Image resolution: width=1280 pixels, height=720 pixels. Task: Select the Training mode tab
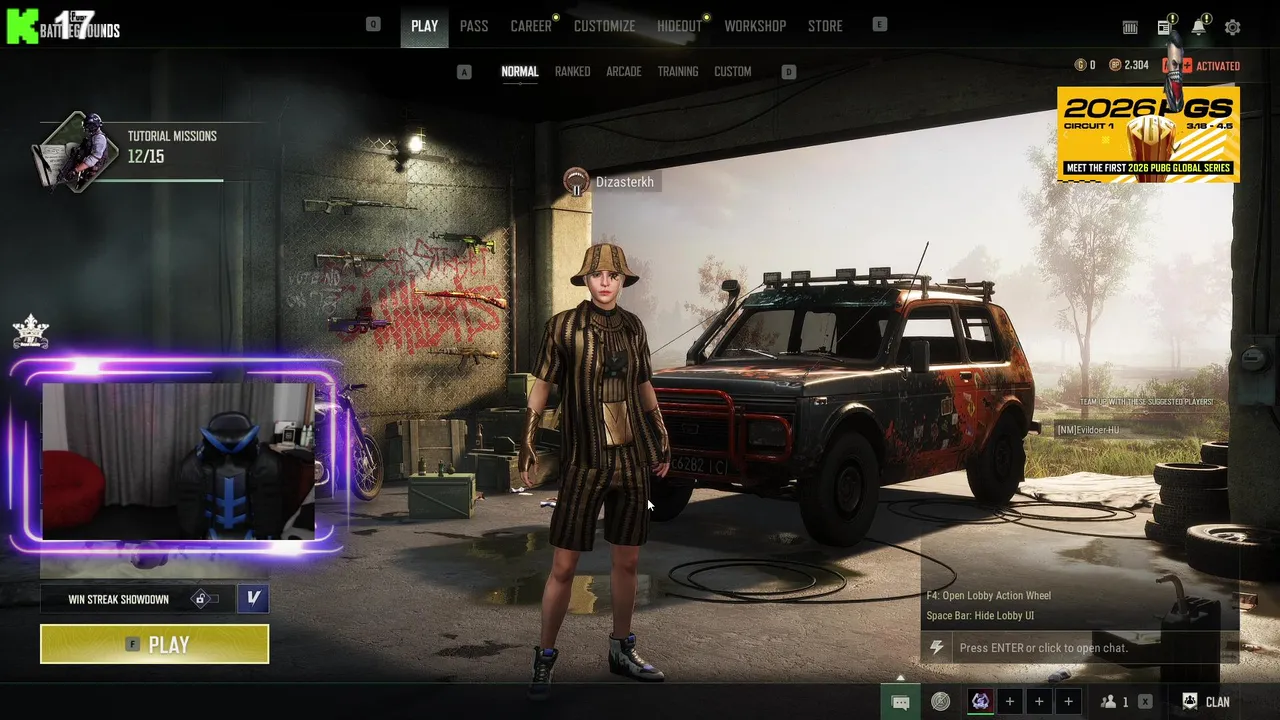(x=677, y=72)
